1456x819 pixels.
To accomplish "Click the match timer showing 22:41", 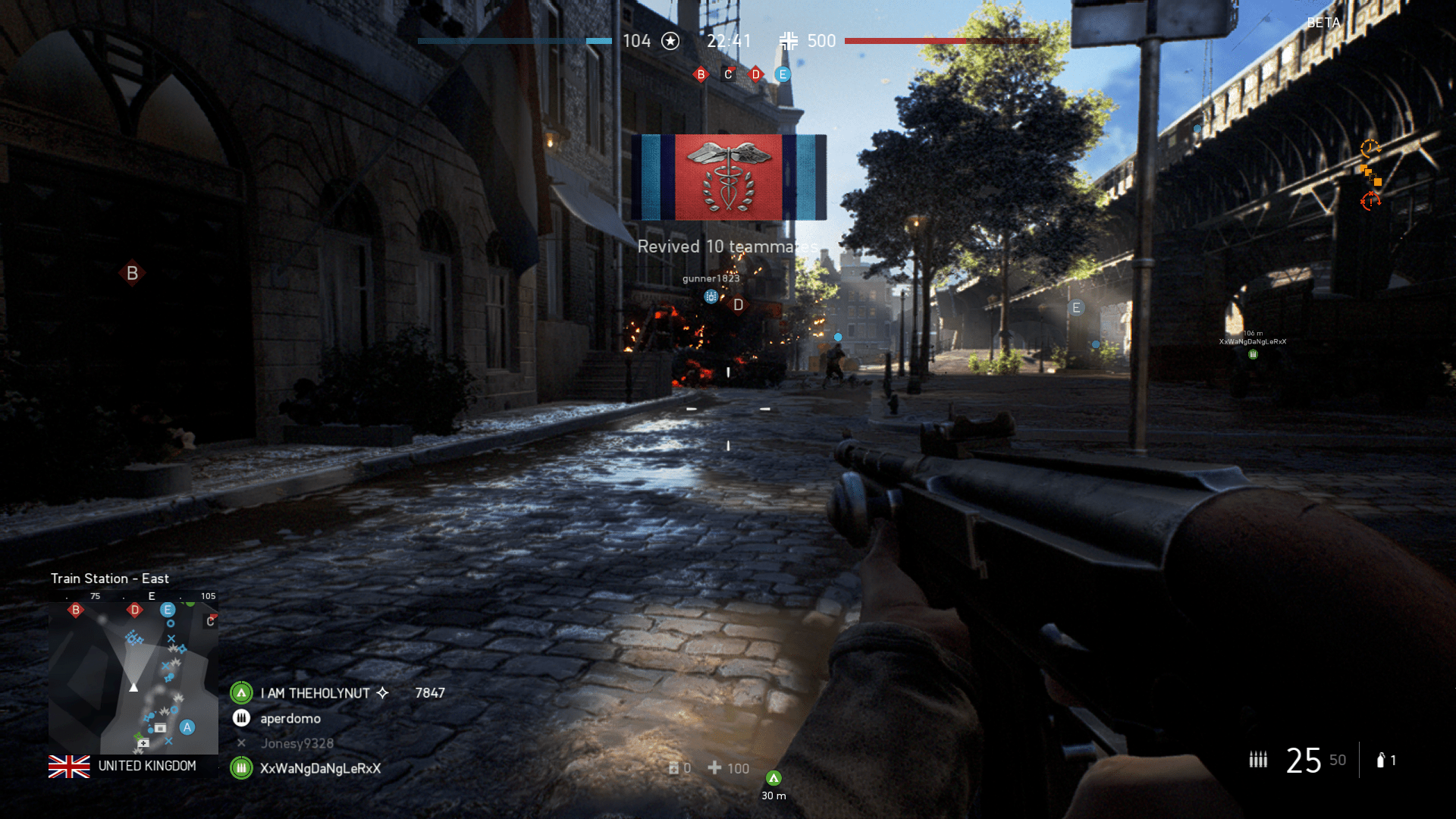I will point(730,41).
